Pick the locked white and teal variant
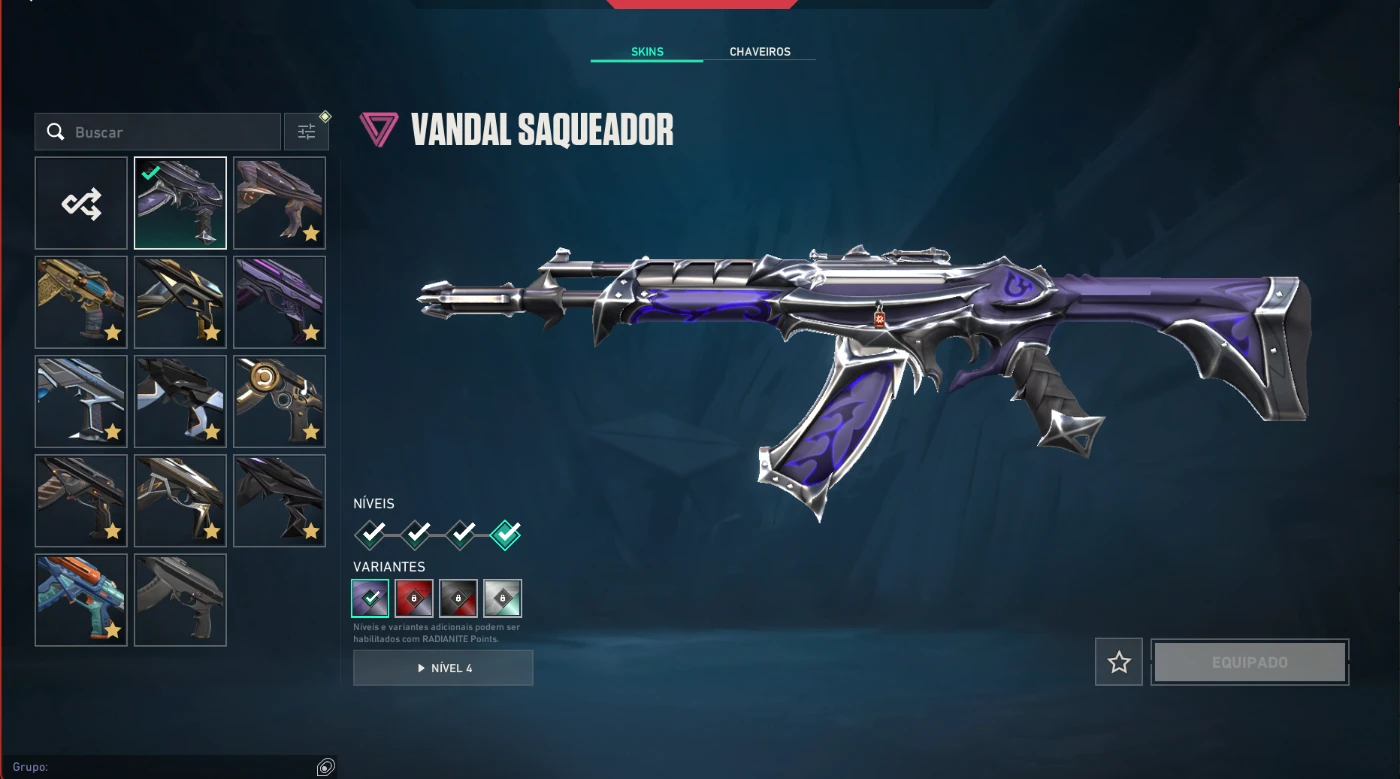This screenshot has width=1400, height=779. click(503, 598)
